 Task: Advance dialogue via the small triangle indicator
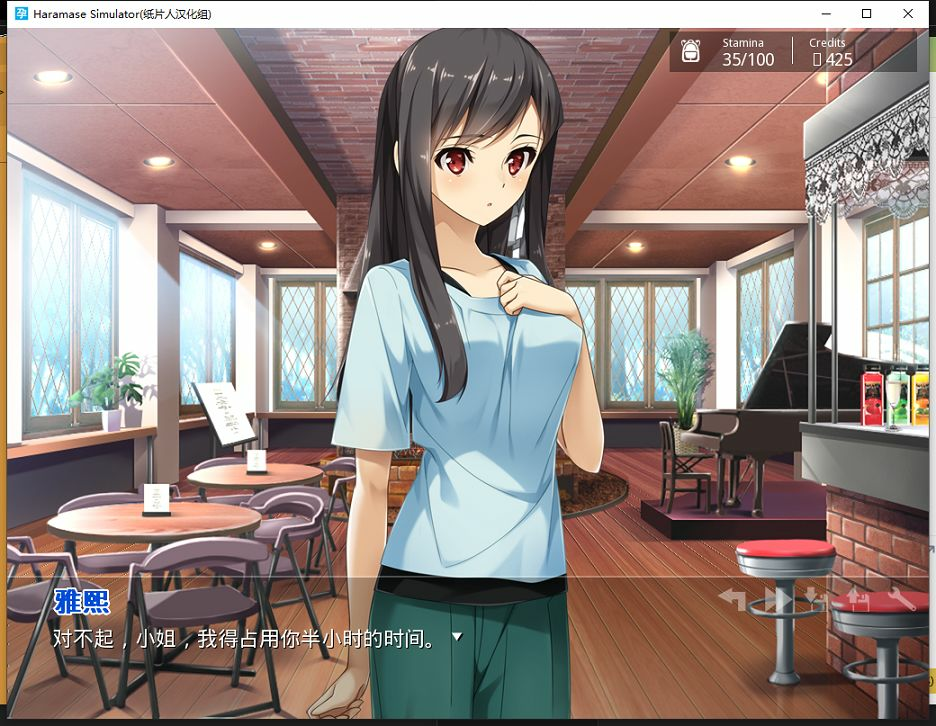(x=458, y=636)
